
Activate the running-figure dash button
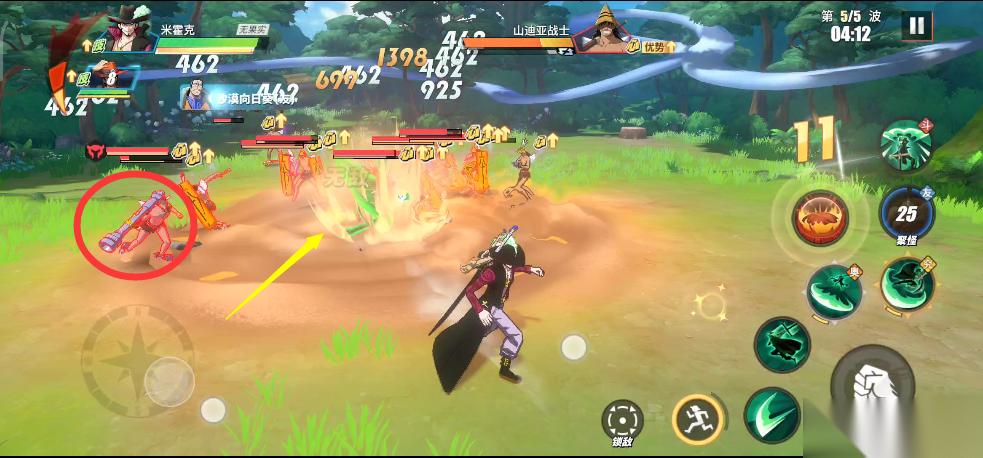[696, 418]
